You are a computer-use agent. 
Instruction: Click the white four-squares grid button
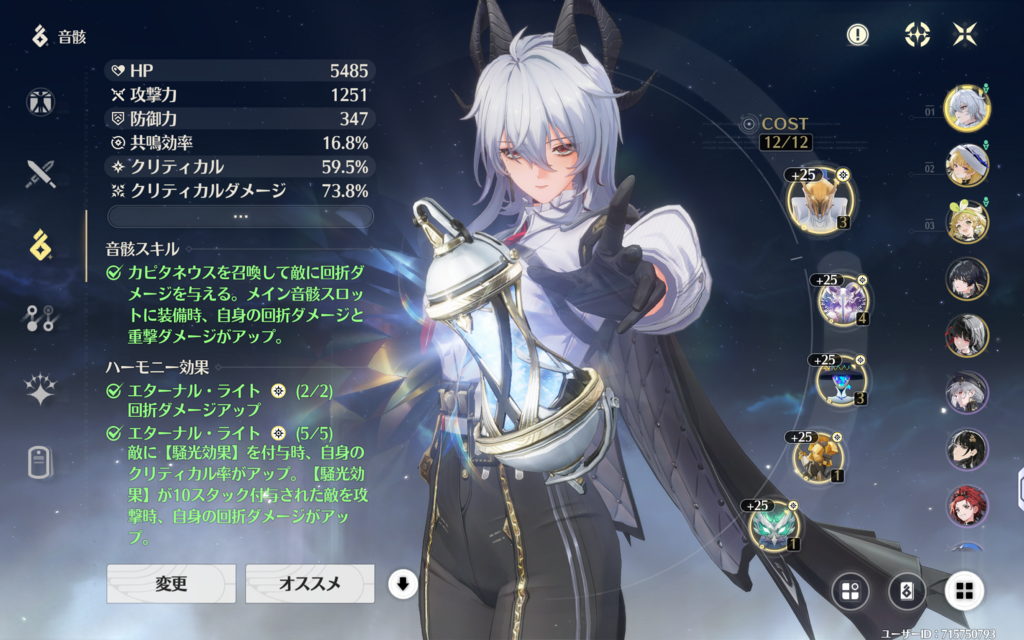click(x=964, y=590)
